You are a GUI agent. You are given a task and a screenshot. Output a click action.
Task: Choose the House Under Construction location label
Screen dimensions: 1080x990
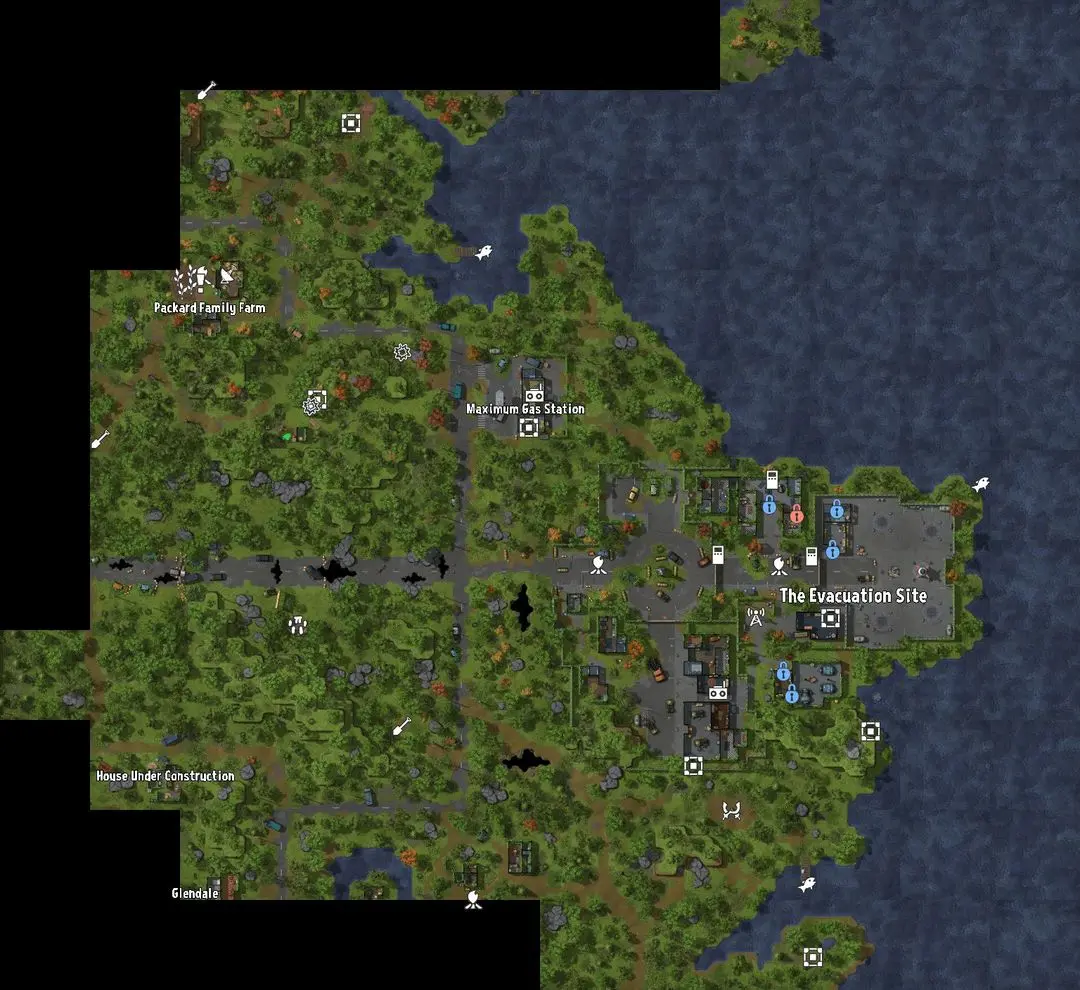(x=165, y=776)
